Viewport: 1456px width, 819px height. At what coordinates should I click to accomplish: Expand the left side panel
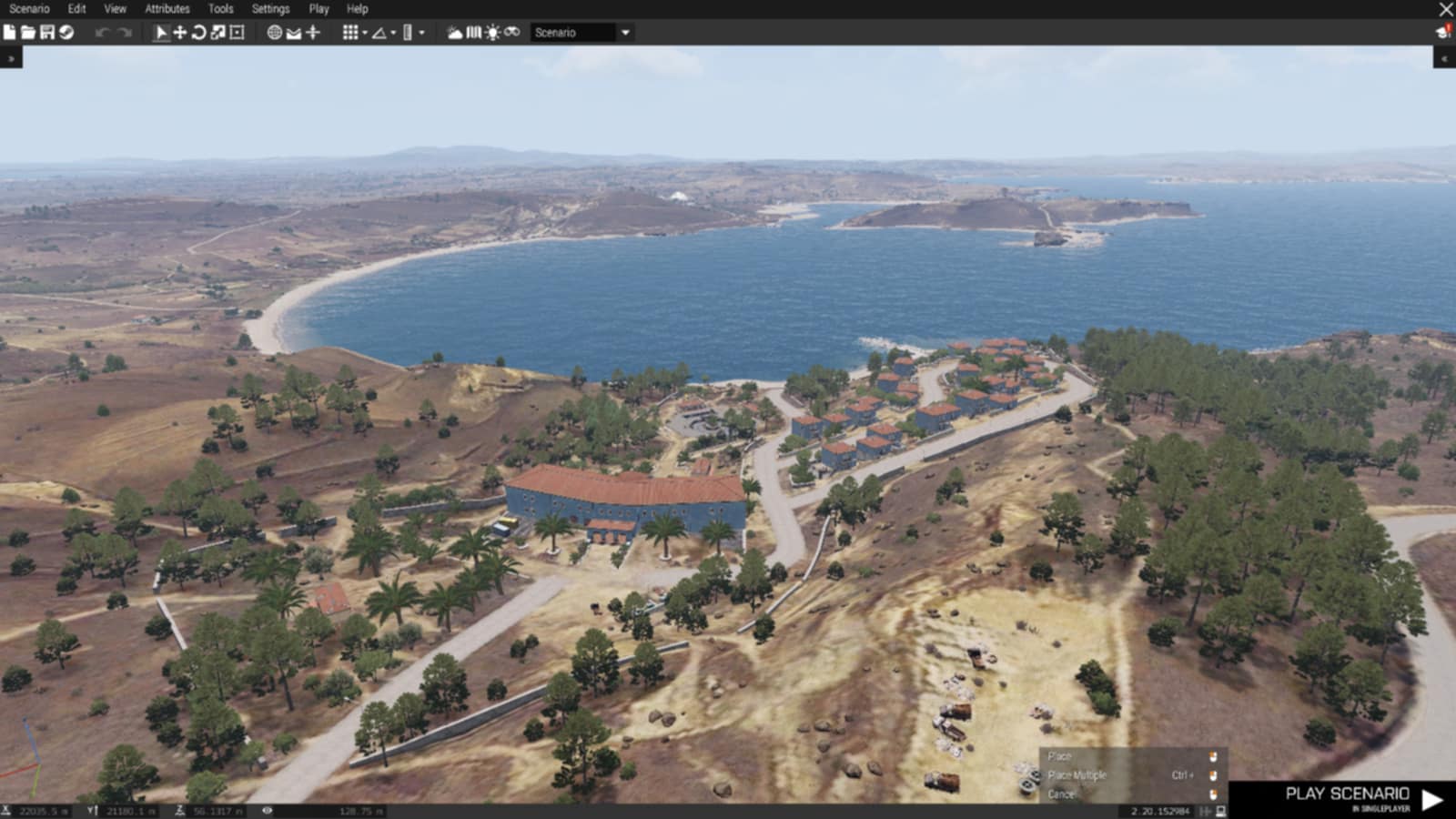[11, 58]
